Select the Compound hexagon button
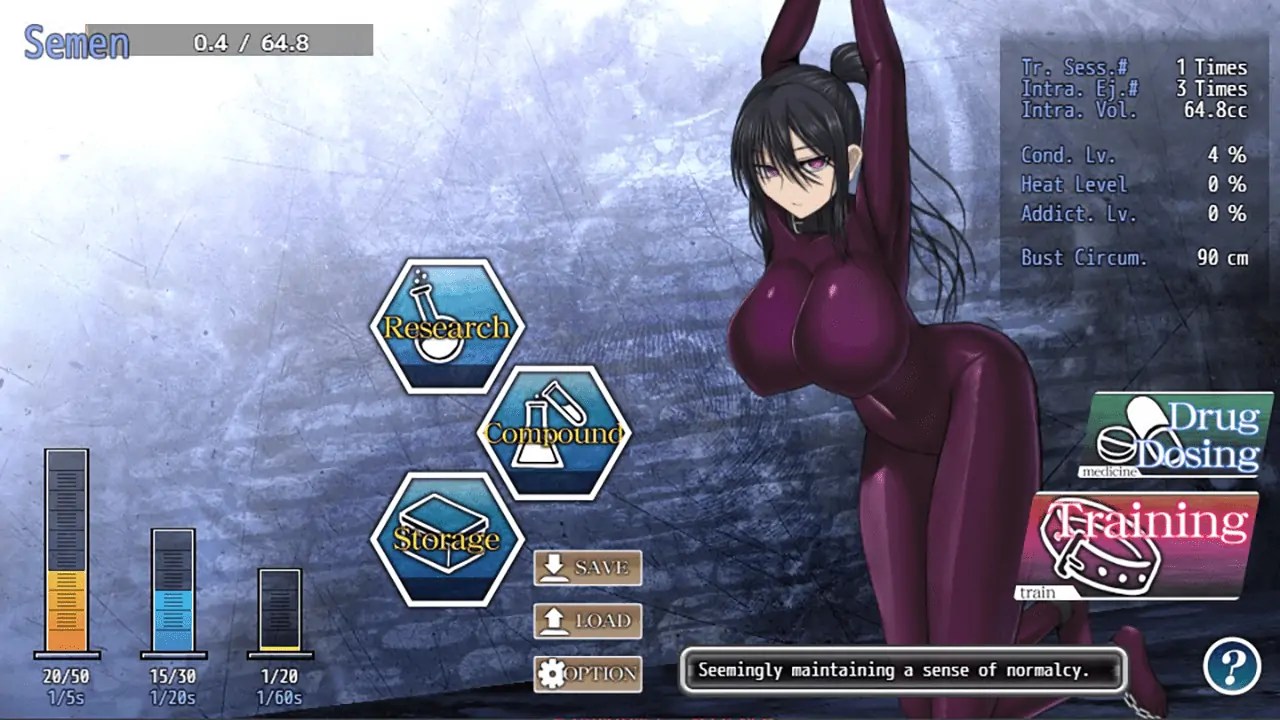Screen dimensions: 1280x720 click(553, 432)
